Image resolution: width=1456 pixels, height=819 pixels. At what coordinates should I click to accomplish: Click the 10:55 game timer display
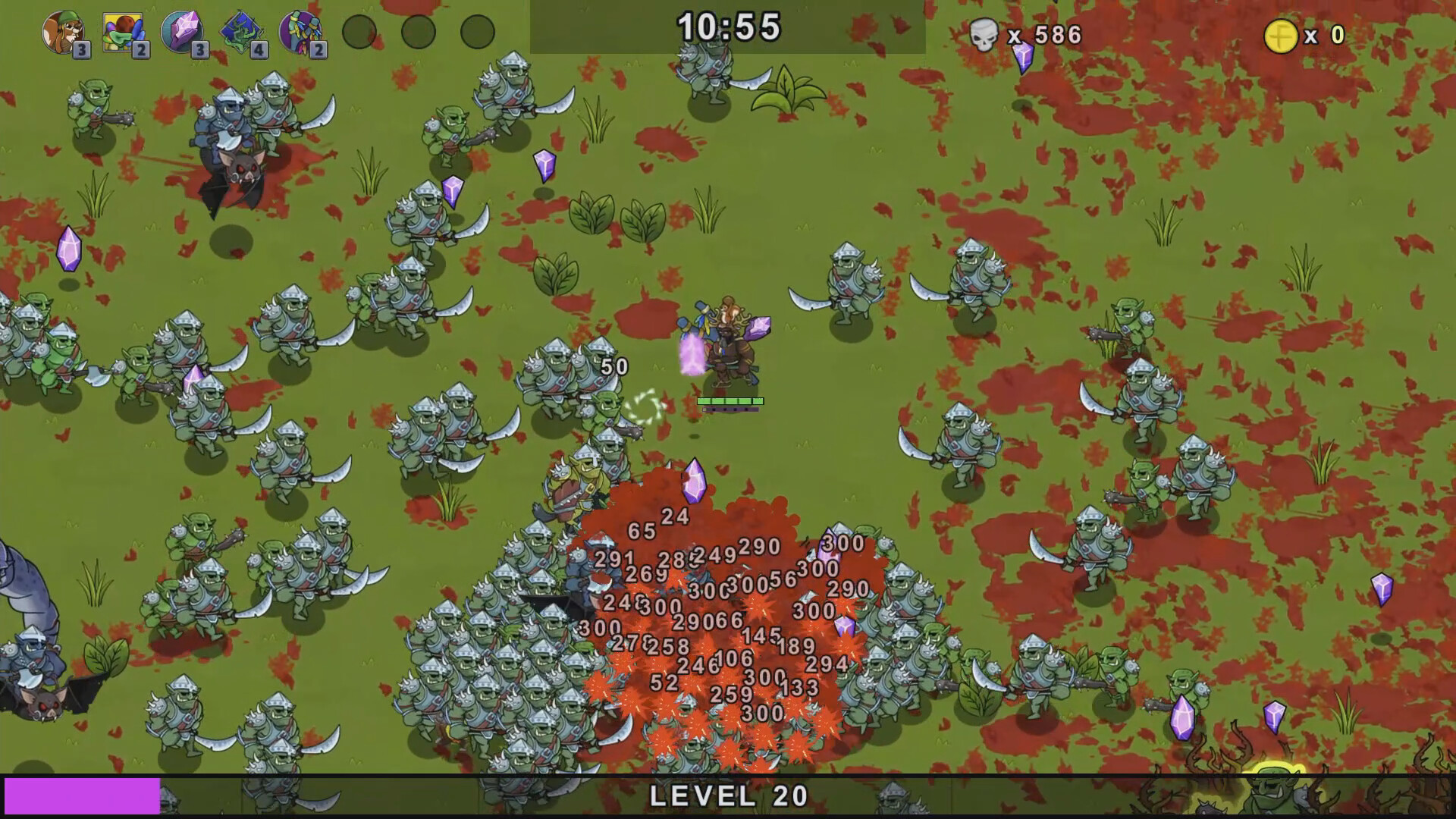pyautogui.click(x=728, y=27)
